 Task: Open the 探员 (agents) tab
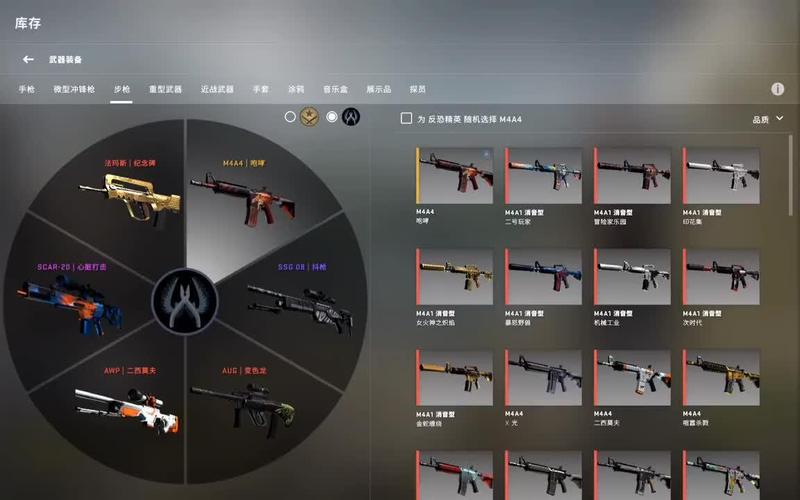pyautogui.click(x=418, y=89)
